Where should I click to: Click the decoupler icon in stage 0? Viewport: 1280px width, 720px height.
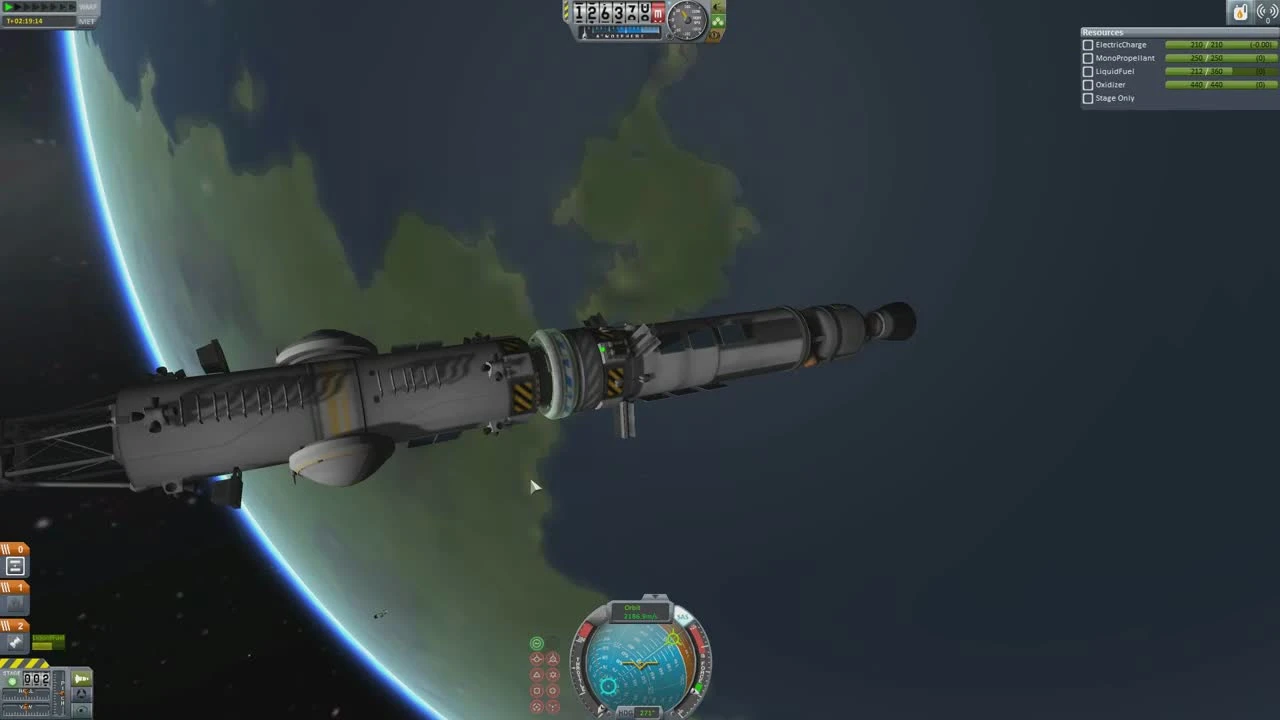coord(14,565)
